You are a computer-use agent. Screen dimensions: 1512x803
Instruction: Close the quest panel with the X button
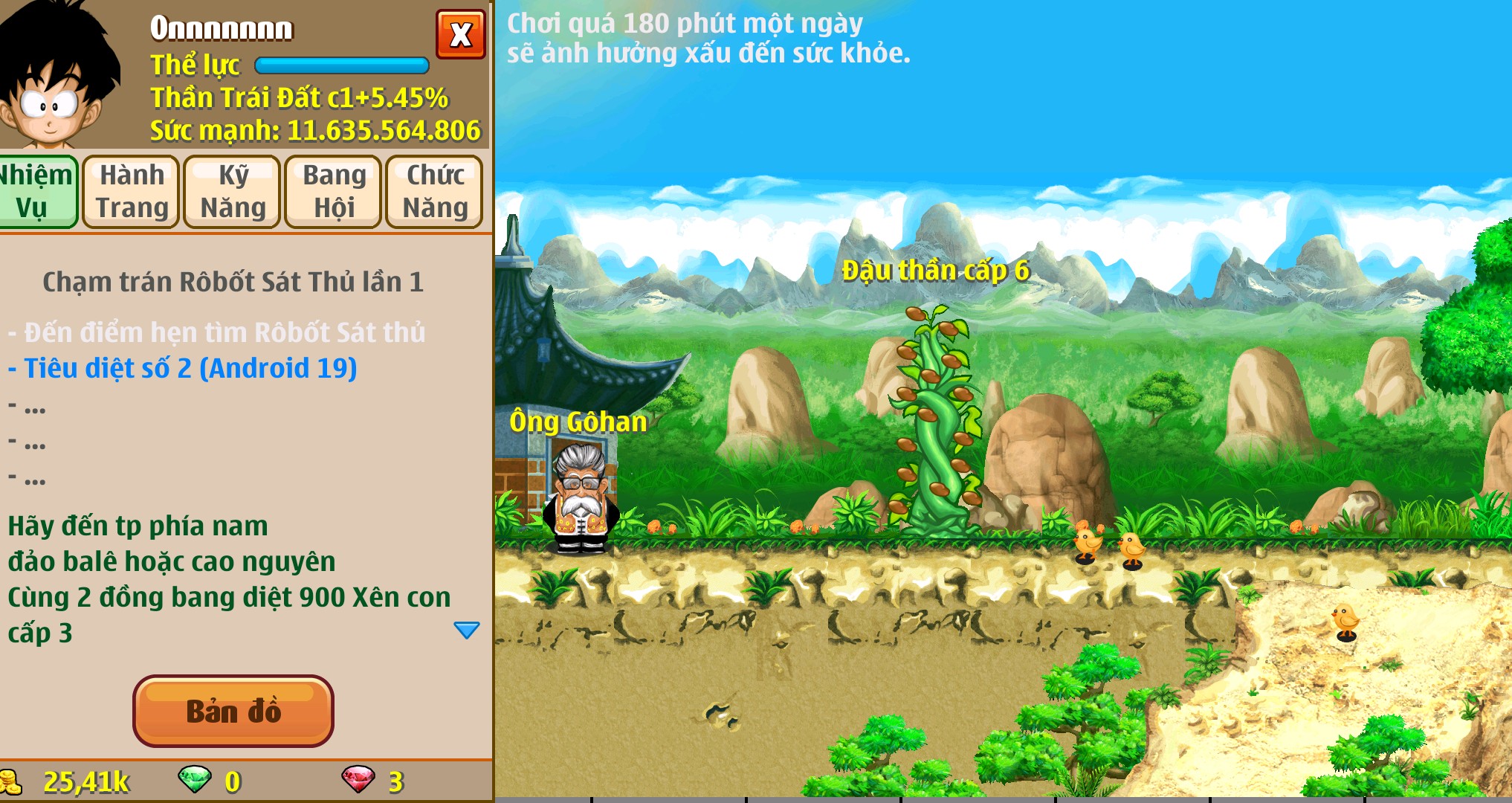point(460,34)
